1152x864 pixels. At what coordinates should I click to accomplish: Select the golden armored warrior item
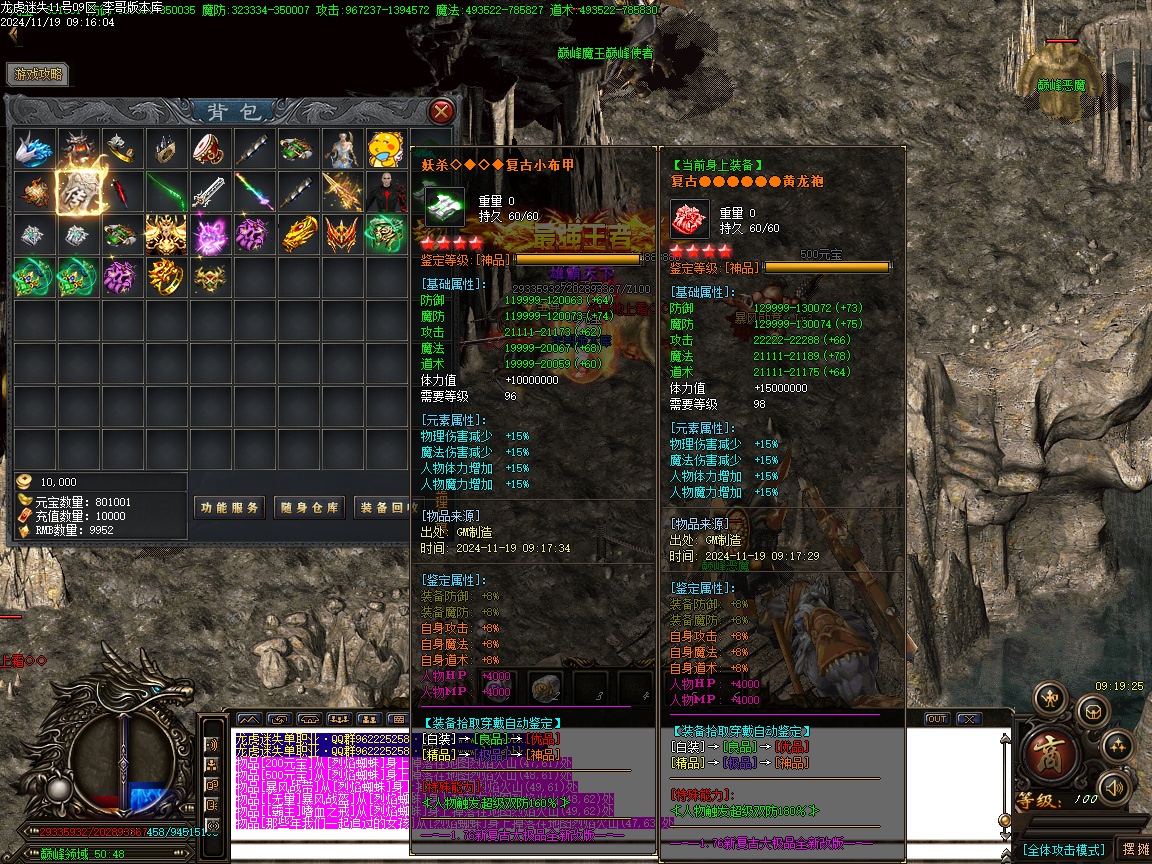click(166, 234)
